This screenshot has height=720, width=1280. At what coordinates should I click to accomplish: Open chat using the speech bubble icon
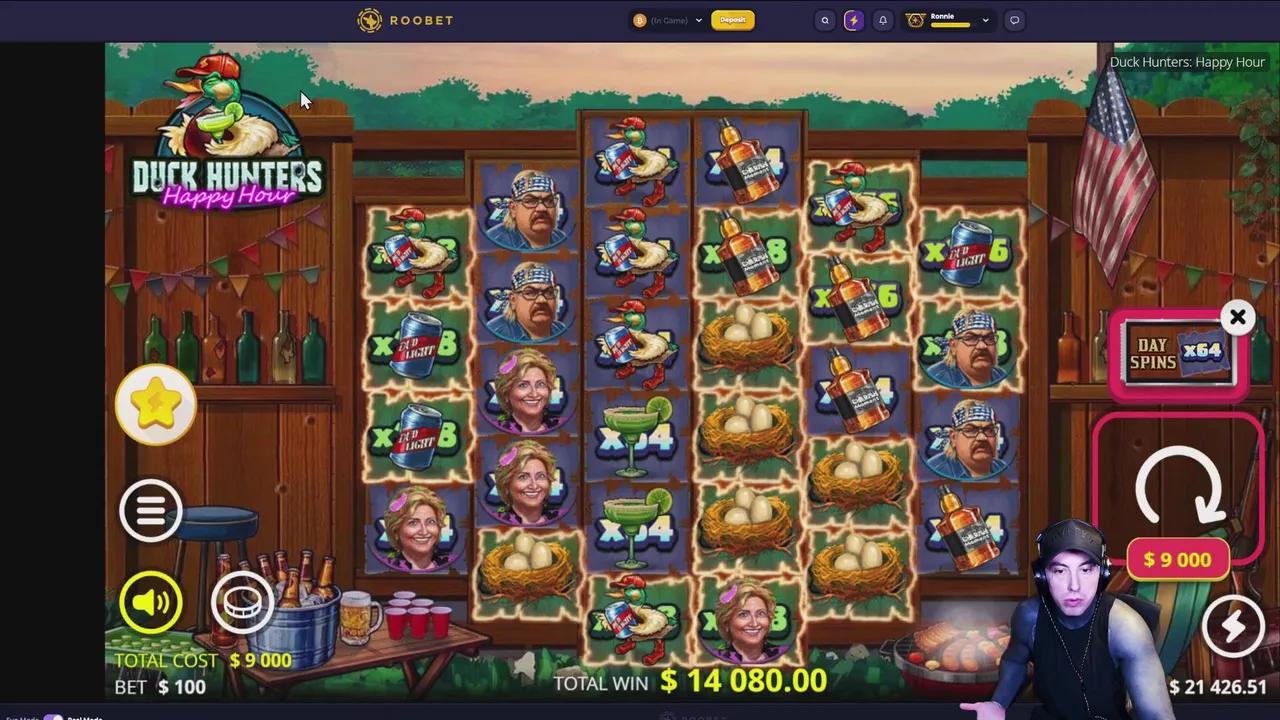coord(1014,19)
